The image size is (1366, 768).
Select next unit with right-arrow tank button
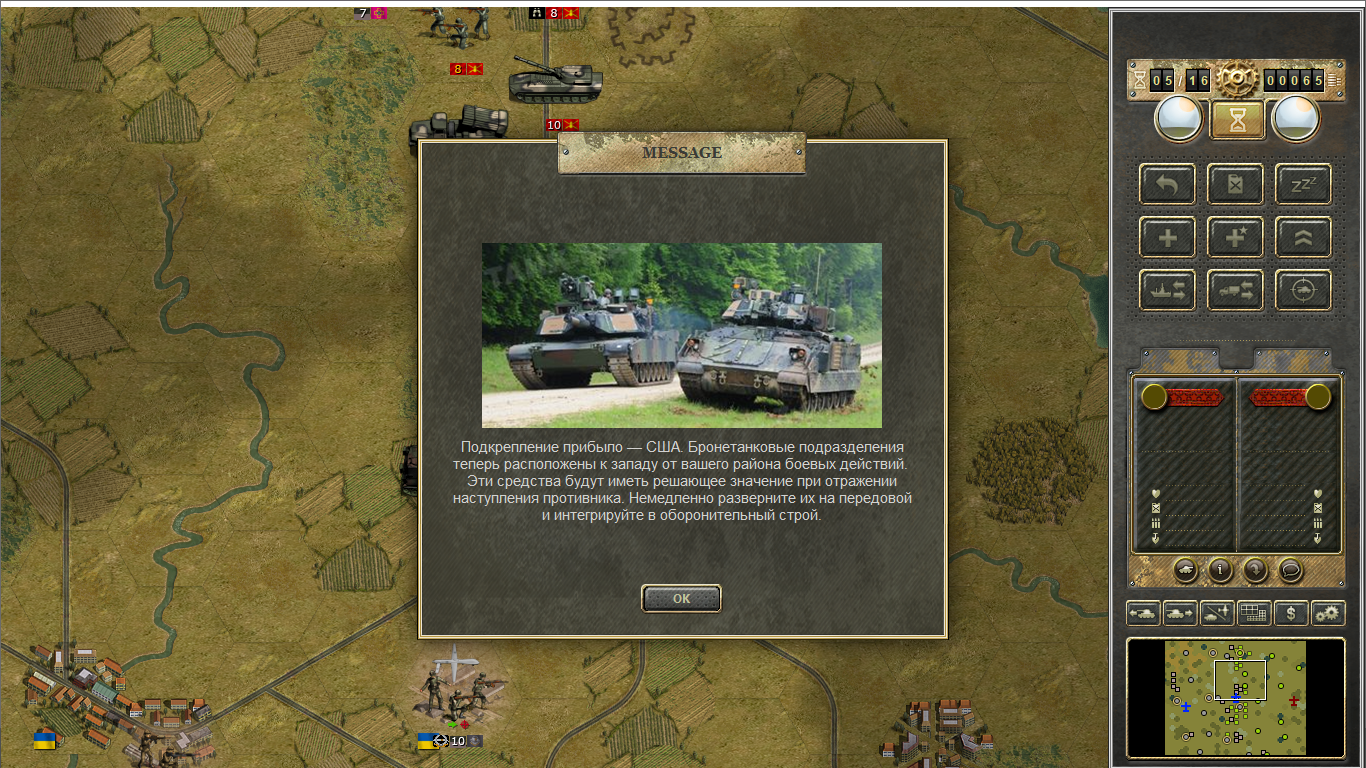(x=1180, y=613)
